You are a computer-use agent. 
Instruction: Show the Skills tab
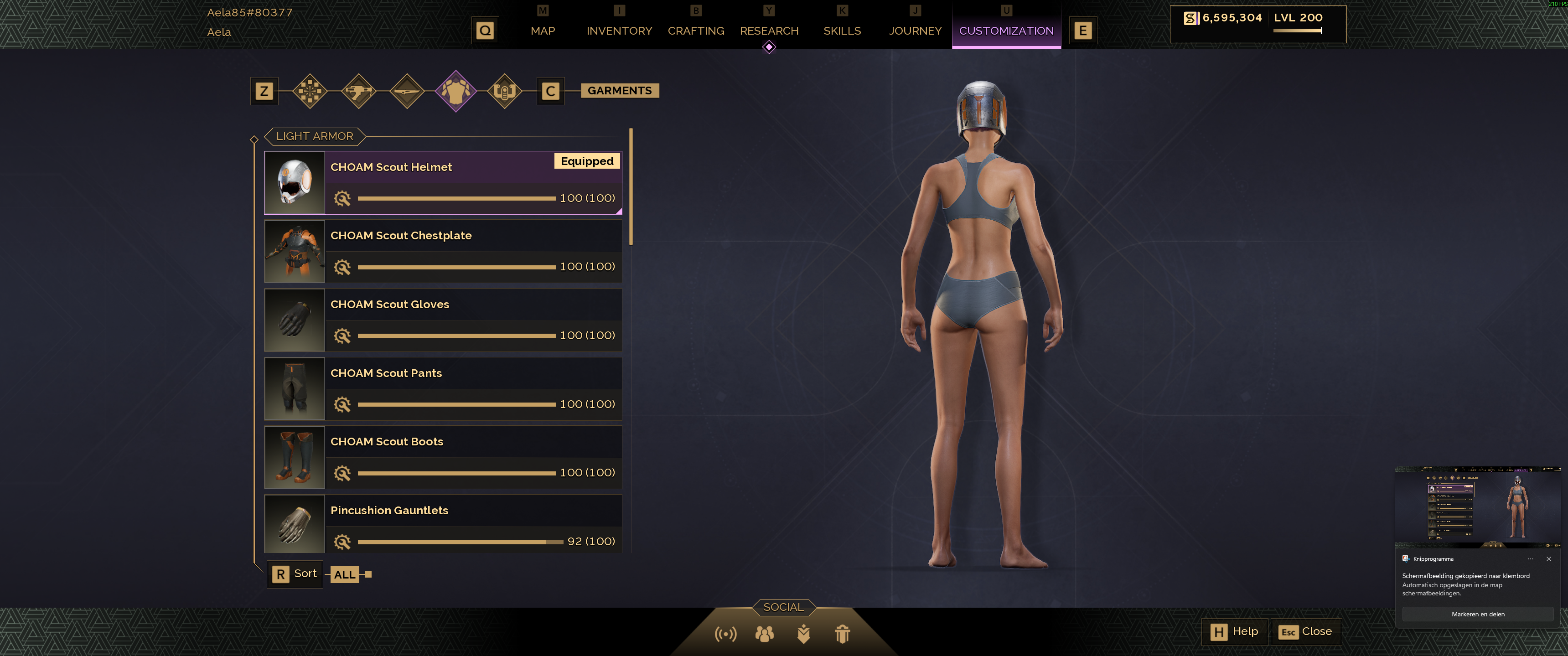pos(842,31)
